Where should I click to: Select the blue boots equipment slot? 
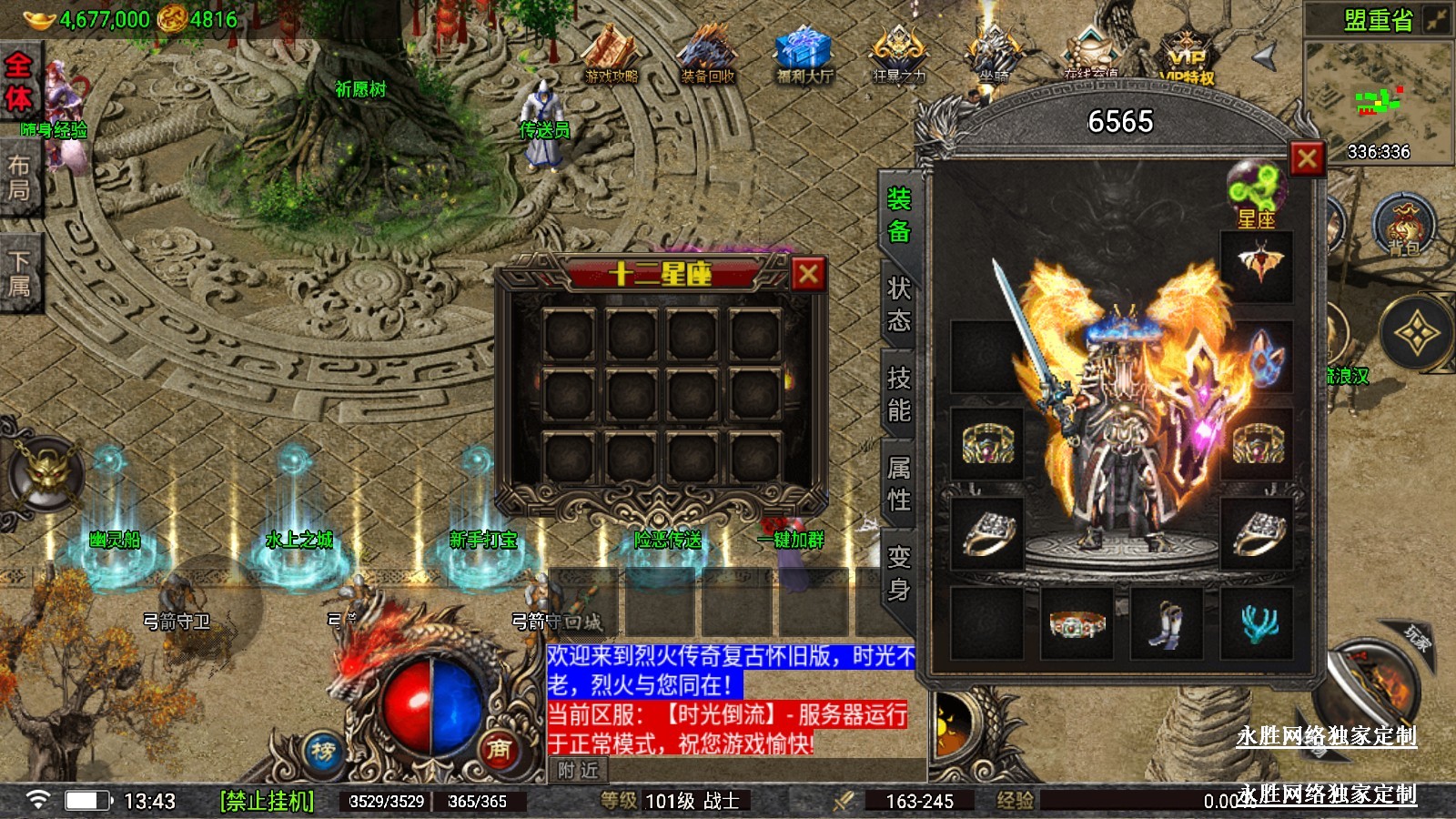point(1167,623)
